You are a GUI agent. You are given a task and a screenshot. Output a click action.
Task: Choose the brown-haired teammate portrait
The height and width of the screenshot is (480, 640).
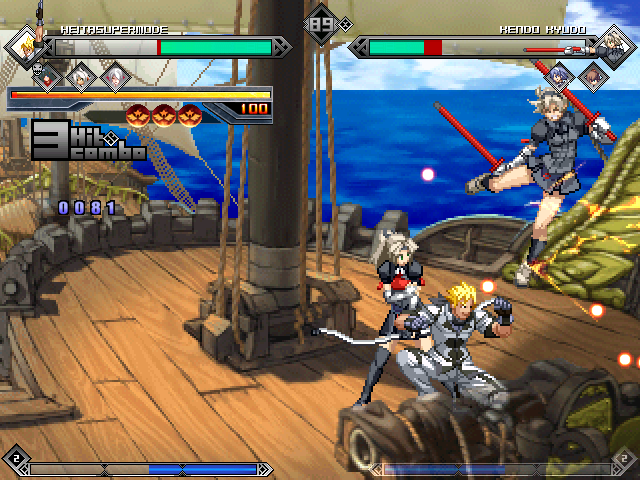[x=593, y=76]
